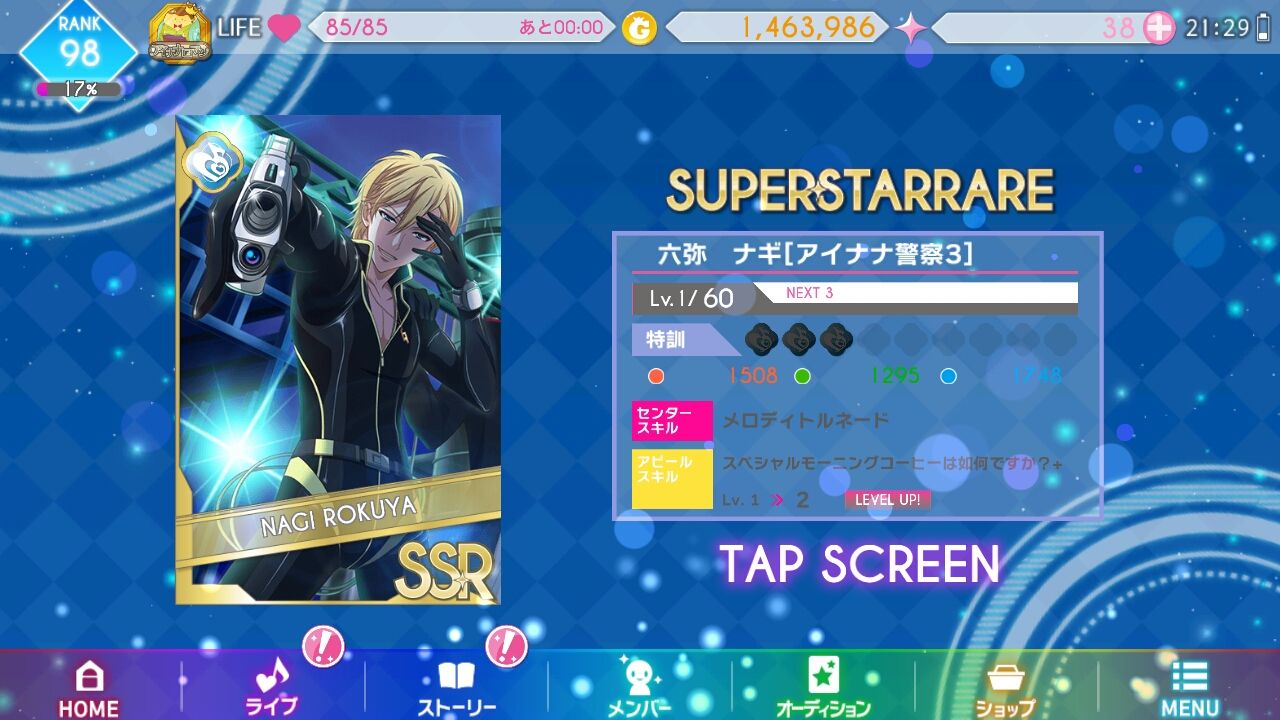Viewport: 1280px width, 720px height.
Task: Tap the gold G coin currency icon
Action: pos(637,28)
